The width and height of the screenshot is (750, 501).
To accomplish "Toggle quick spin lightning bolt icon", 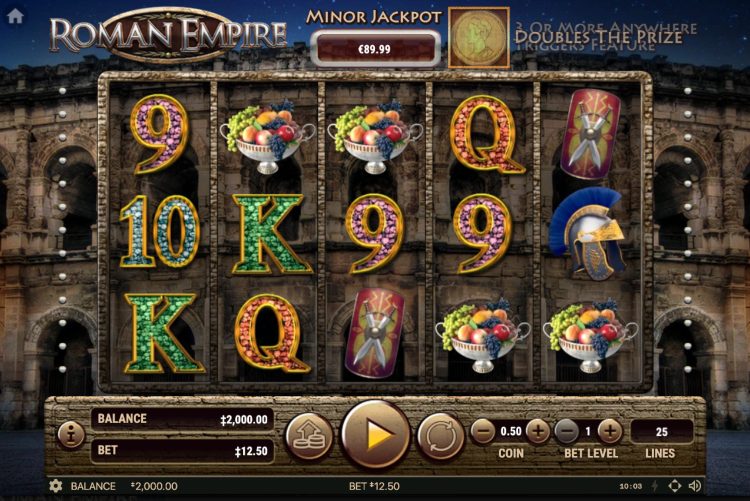I will tap(653, 486).
